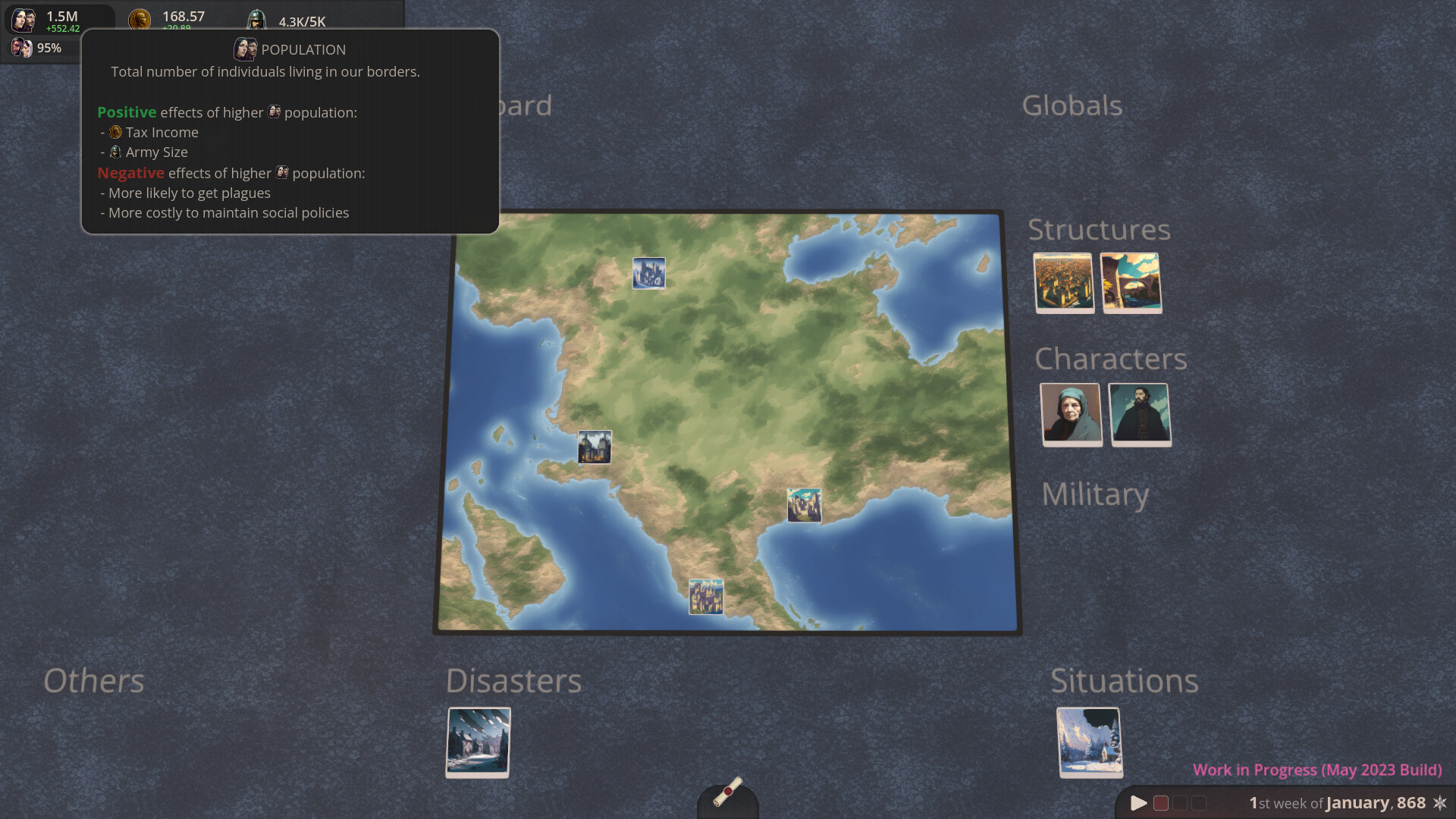Select the southernmost city icon on the map
This screenshot has width=1456, height=819.
(x=706, y=597)
